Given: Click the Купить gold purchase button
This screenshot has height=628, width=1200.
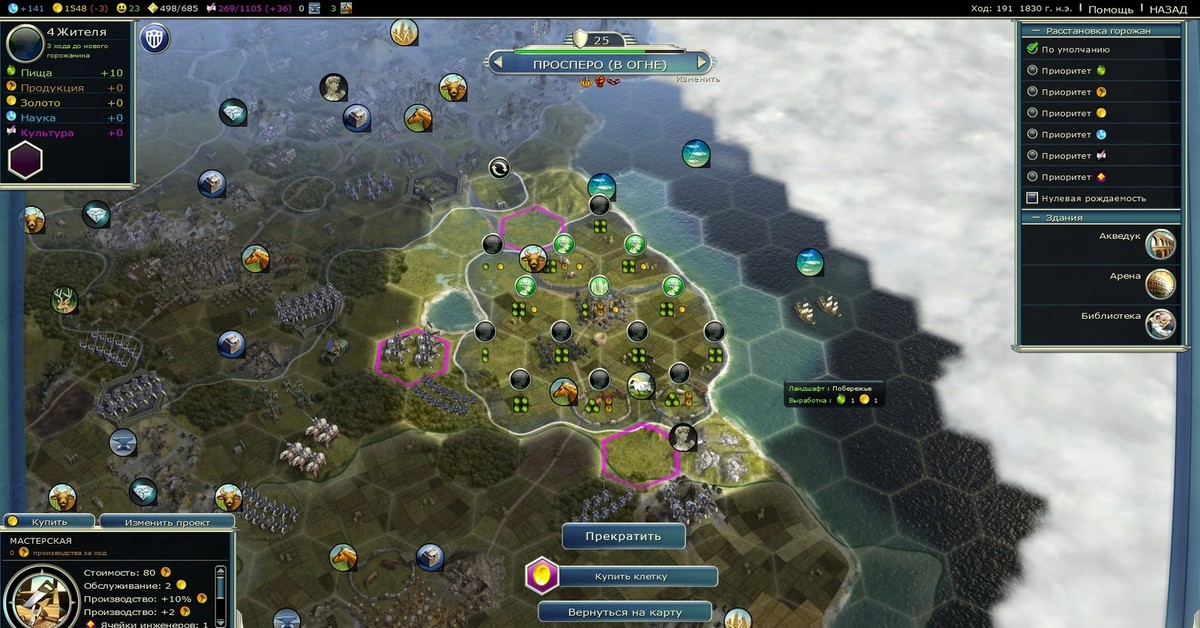Looking at the screenshot, I should click(x=49, y=522).
